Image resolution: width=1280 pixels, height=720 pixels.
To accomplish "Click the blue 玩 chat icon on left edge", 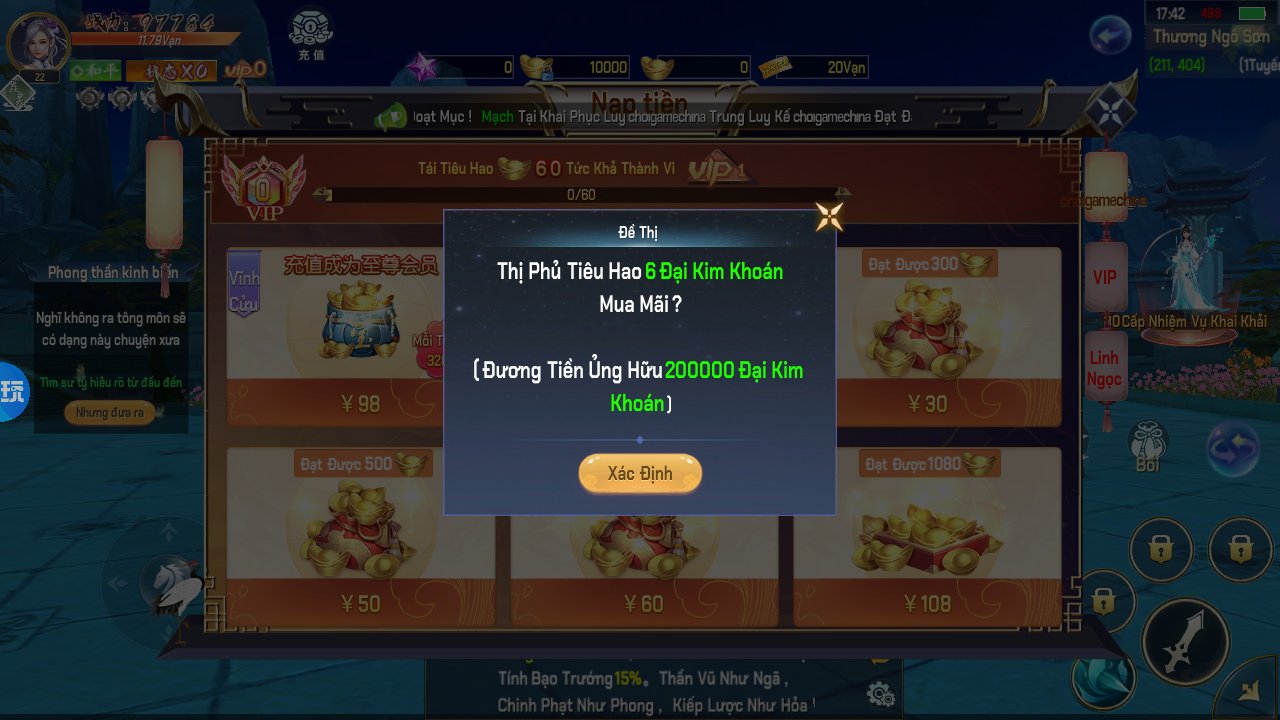I will point(14,392).
